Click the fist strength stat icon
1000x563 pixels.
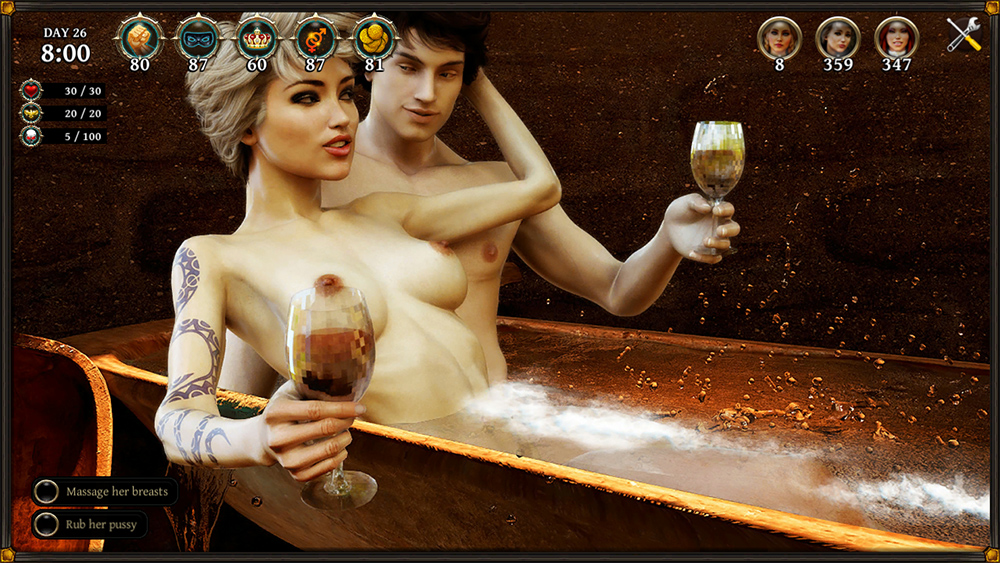click(139, 39)
